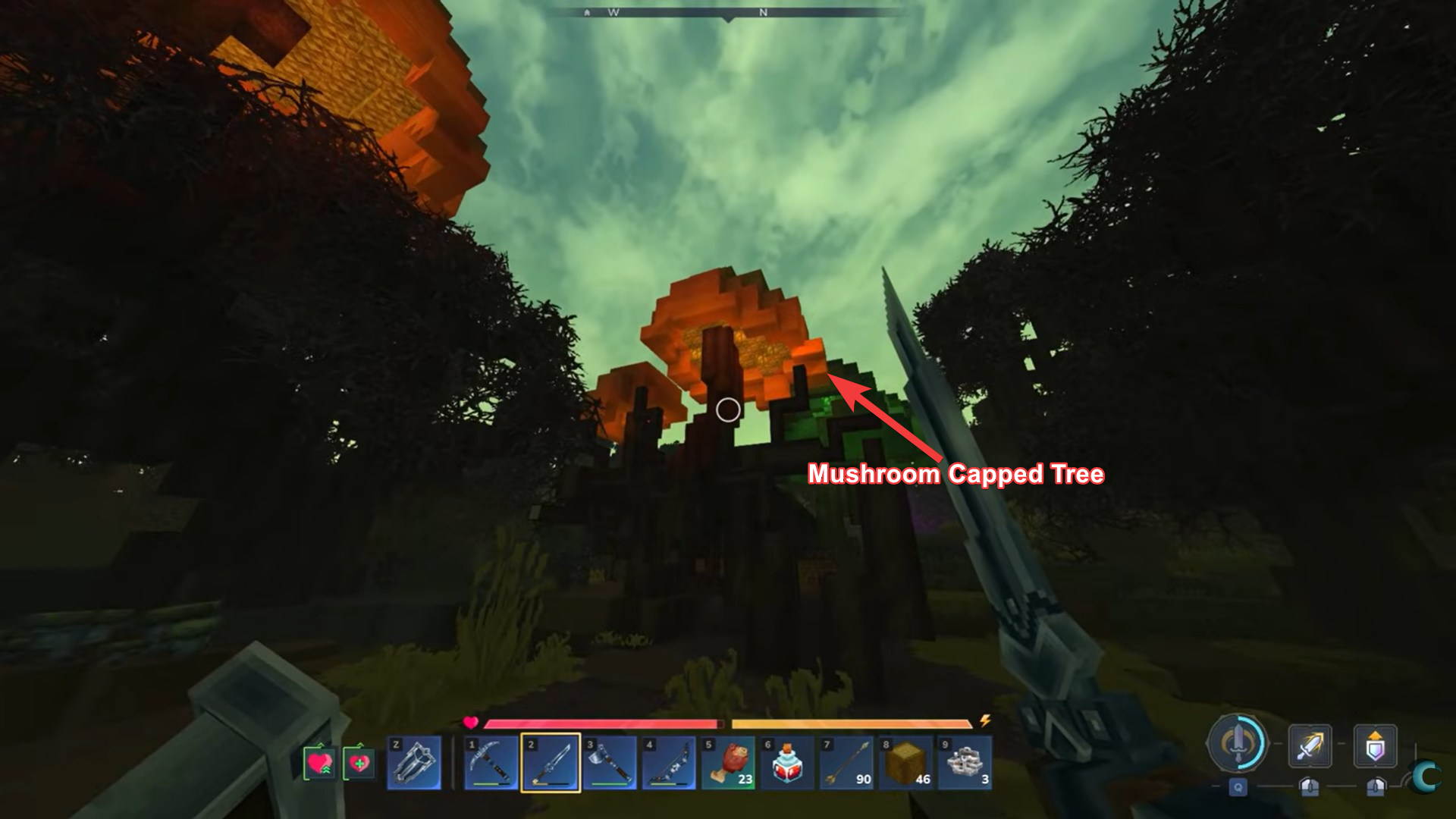Select the bow in hotbar slot 4
1456x819 pixels.
(671, 761)
